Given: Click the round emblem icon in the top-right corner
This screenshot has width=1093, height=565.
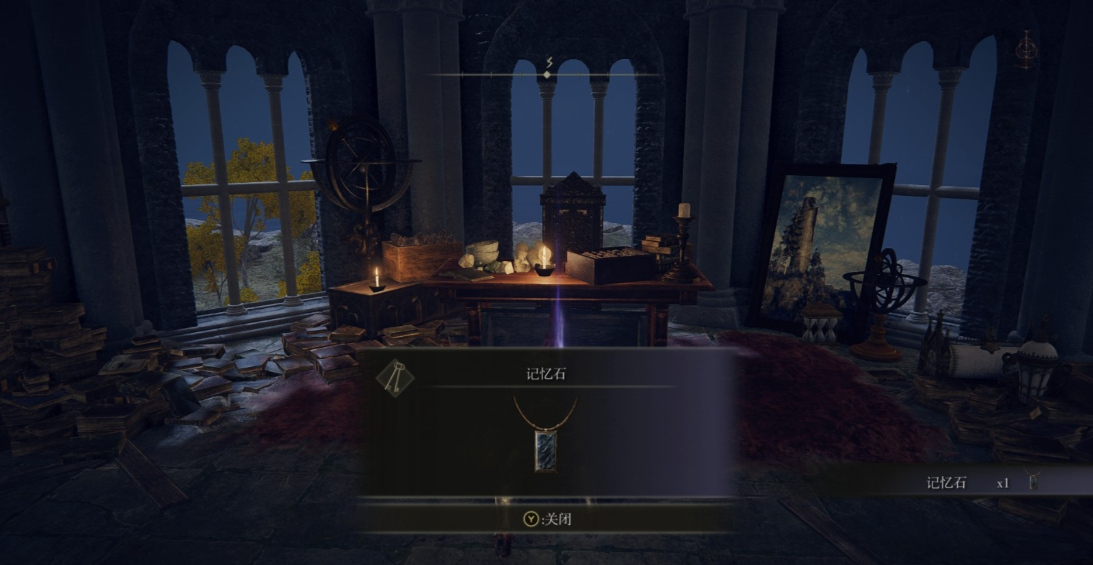Looking at the screenshot, I should 1026,47.
